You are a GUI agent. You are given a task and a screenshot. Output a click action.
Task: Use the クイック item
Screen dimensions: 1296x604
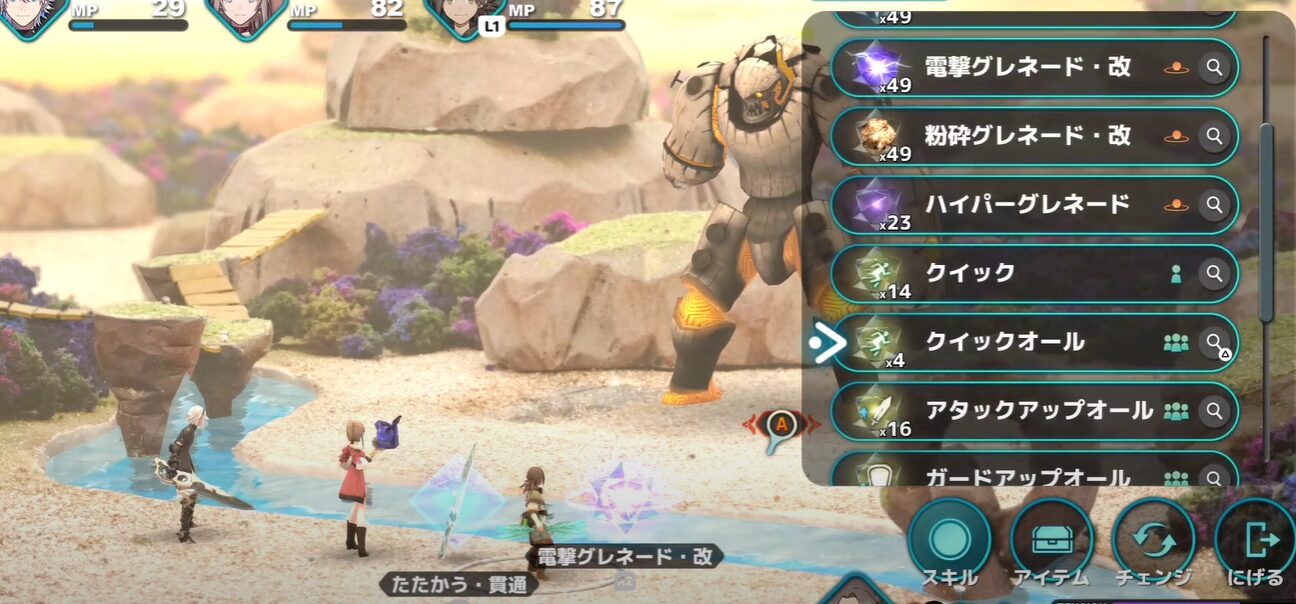(x=1028, y=273)
